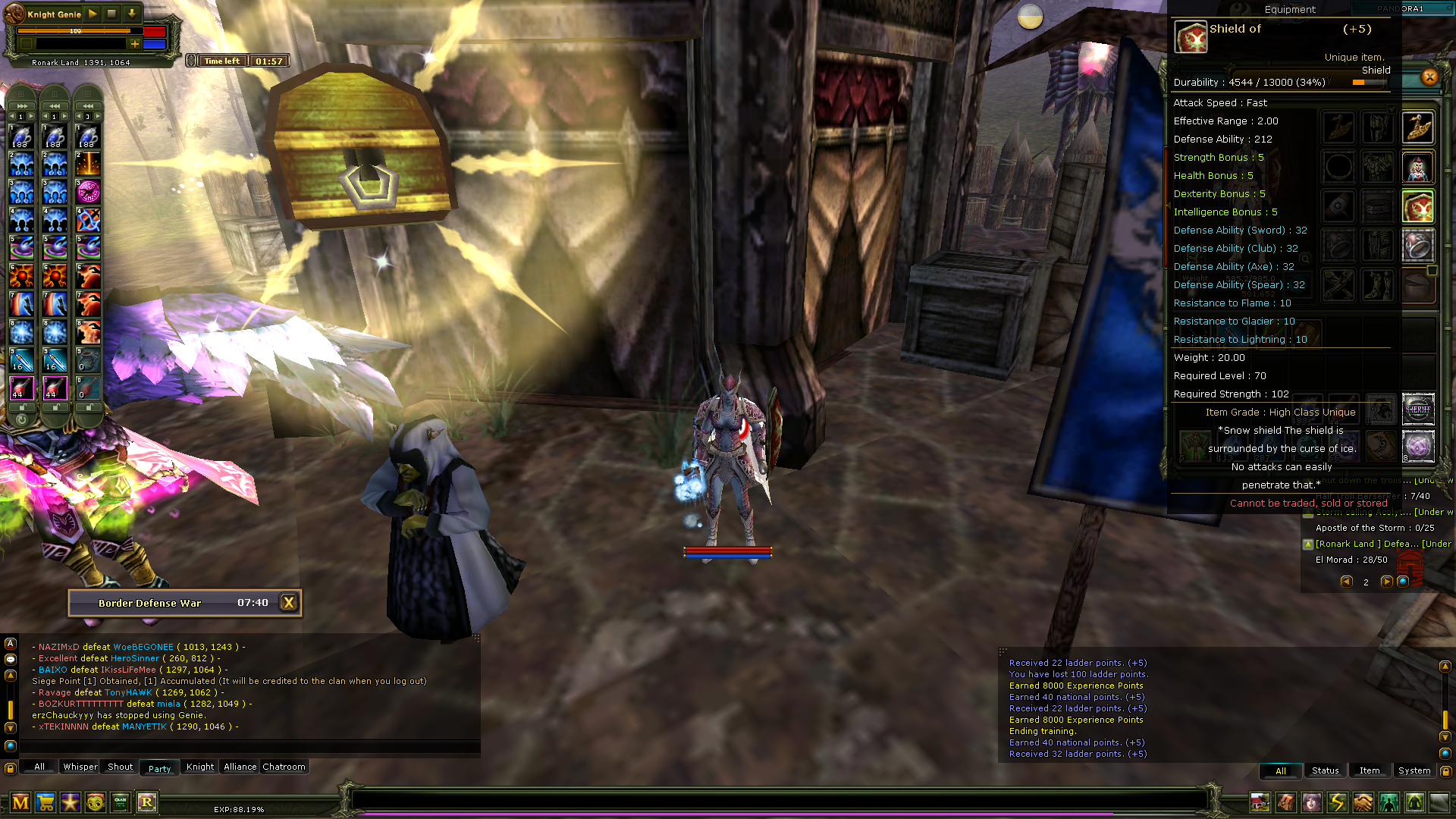Viewport: 1456px width, 819px height.
Task: Switch to the Party chat tab
Action: [x=159, y=767]
